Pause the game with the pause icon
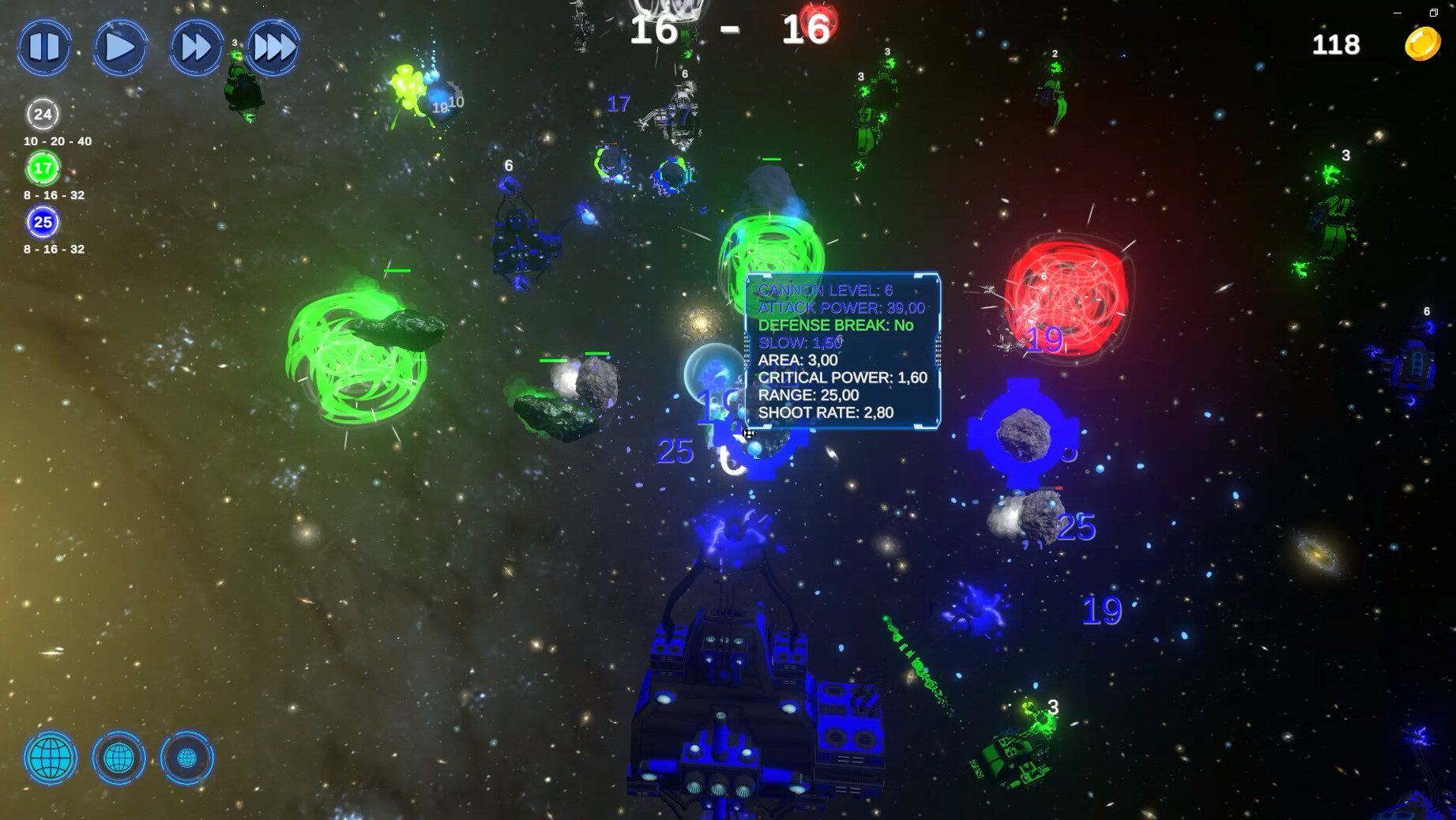The width and height of the screenshot is (1456, 820). point(45,47)
